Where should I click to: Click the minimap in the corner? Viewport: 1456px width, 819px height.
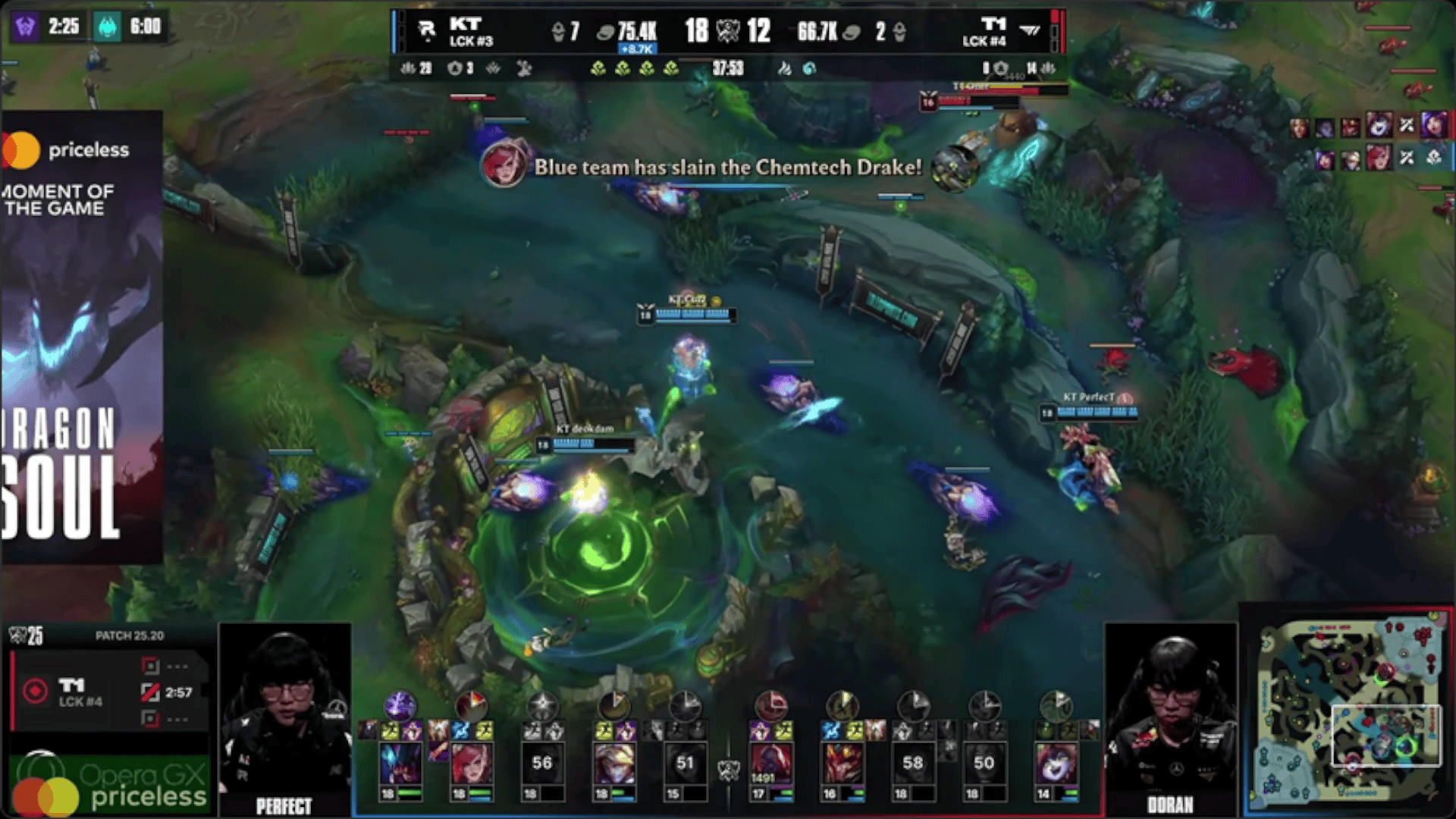coord(1348,710)
